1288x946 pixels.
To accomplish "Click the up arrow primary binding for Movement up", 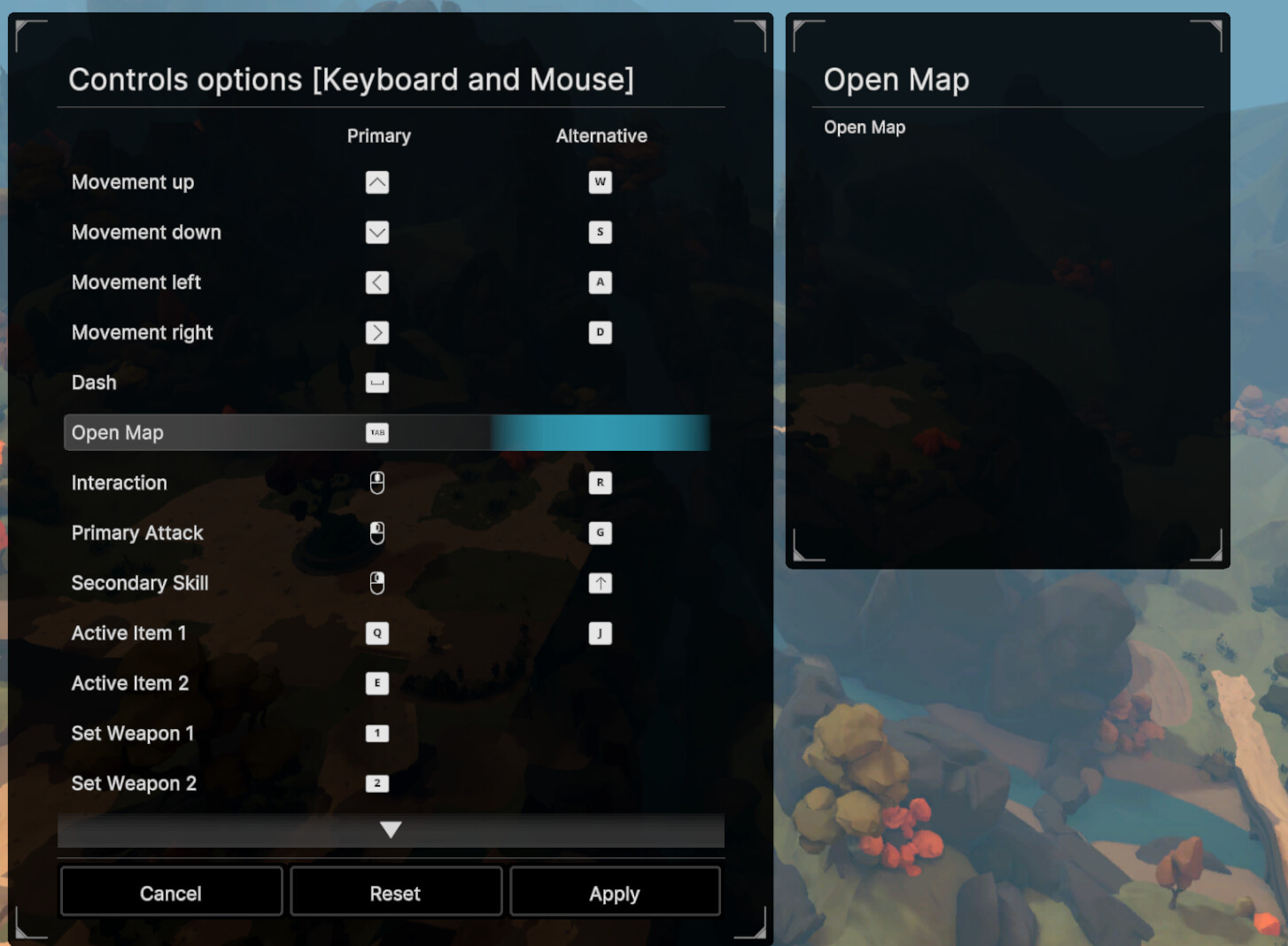I will tap(376, 182).
